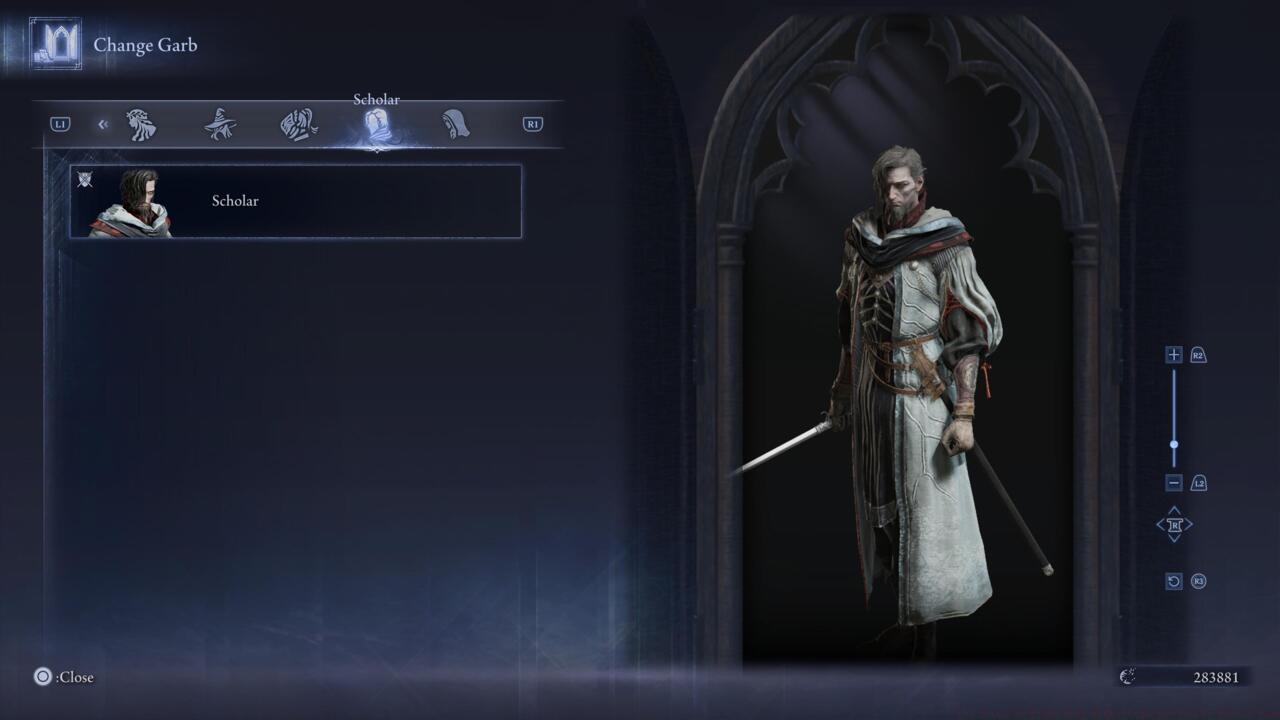Screen dimensions: 1280x720
Task: Click the Close button at bottom-left
Action: tap(55, 677)
